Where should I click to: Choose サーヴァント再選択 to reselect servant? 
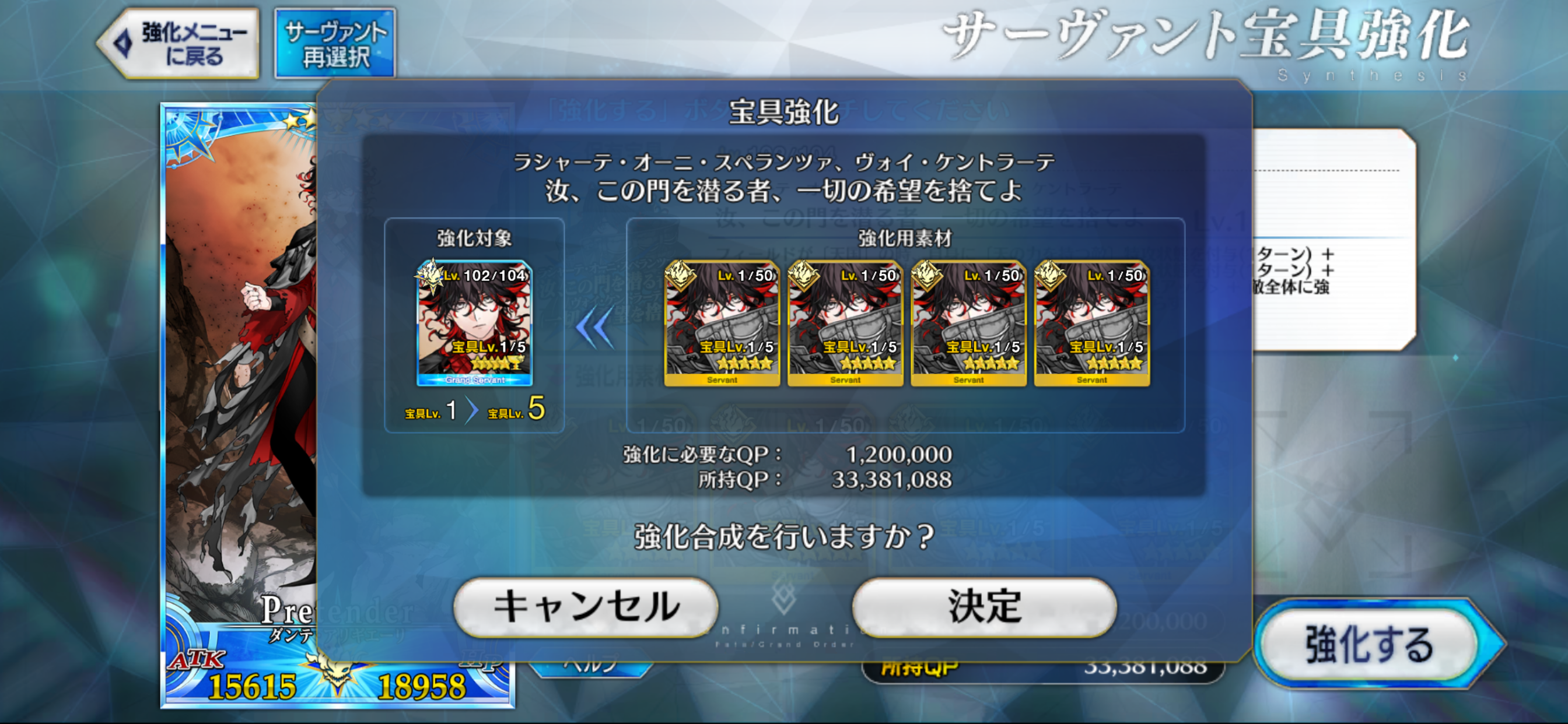tap(335, 44)
